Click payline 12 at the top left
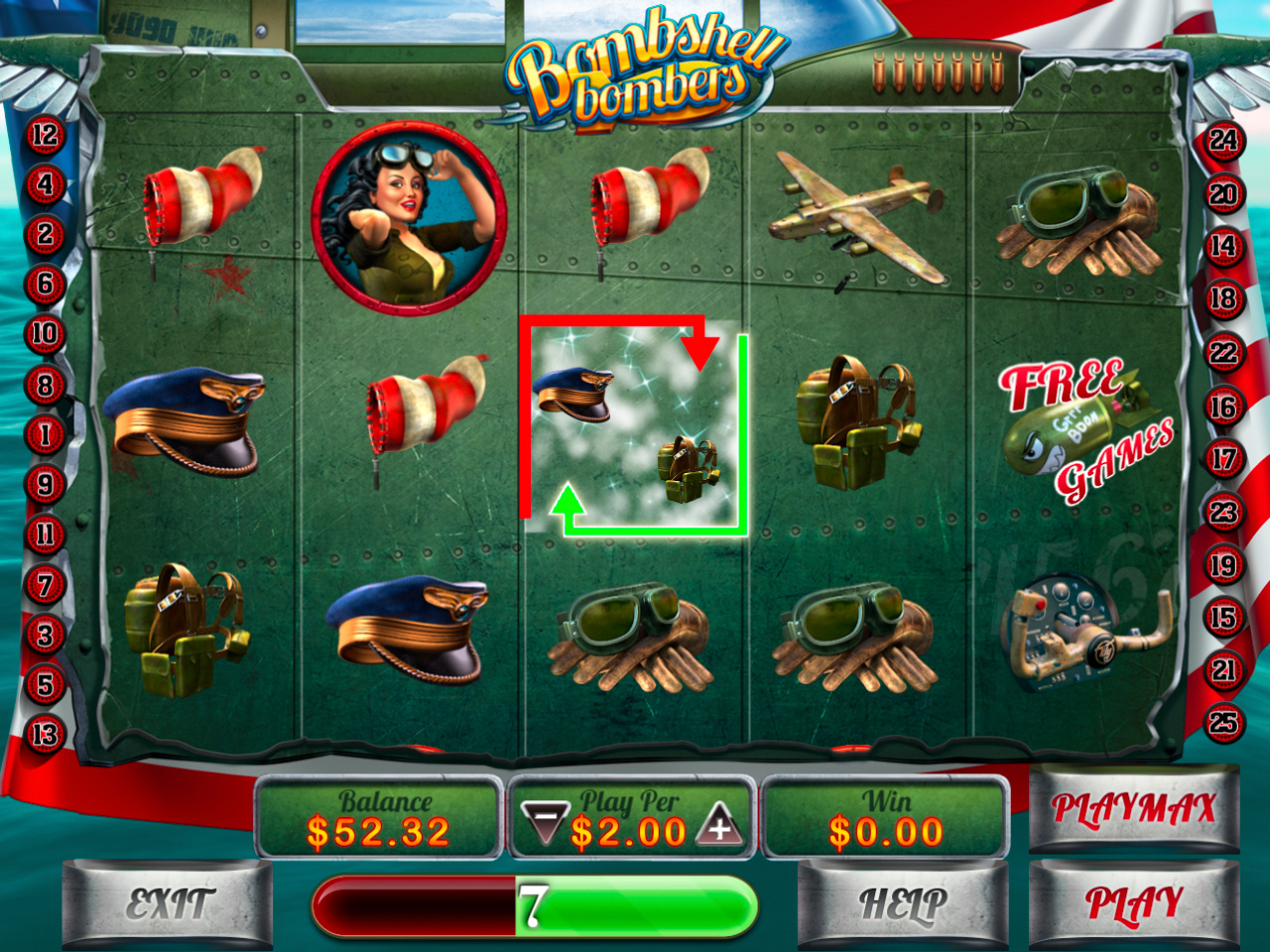Screen dimensions: 1270x952 tap(42, 135)
